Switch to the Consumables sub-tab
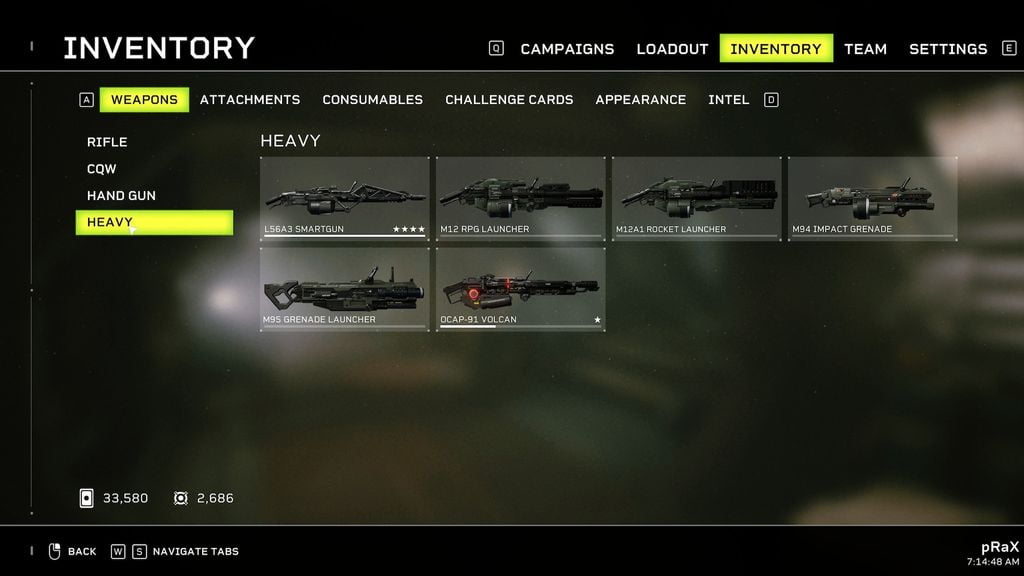This screenshot has height=576, width=1024. coord(372,100)
